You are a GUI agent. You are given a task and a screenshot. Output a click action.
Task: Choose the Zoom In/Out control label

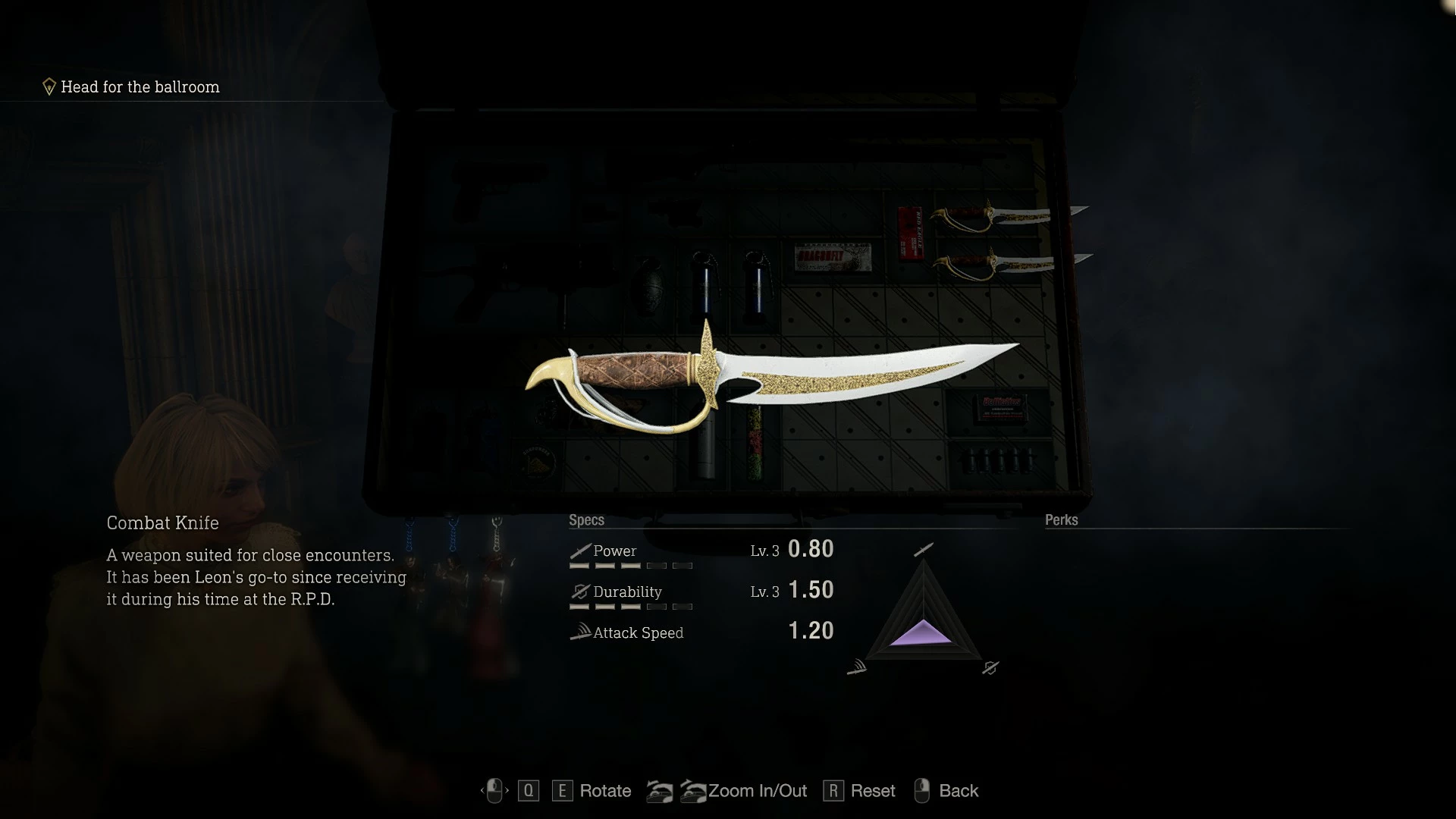coord(757,791)
